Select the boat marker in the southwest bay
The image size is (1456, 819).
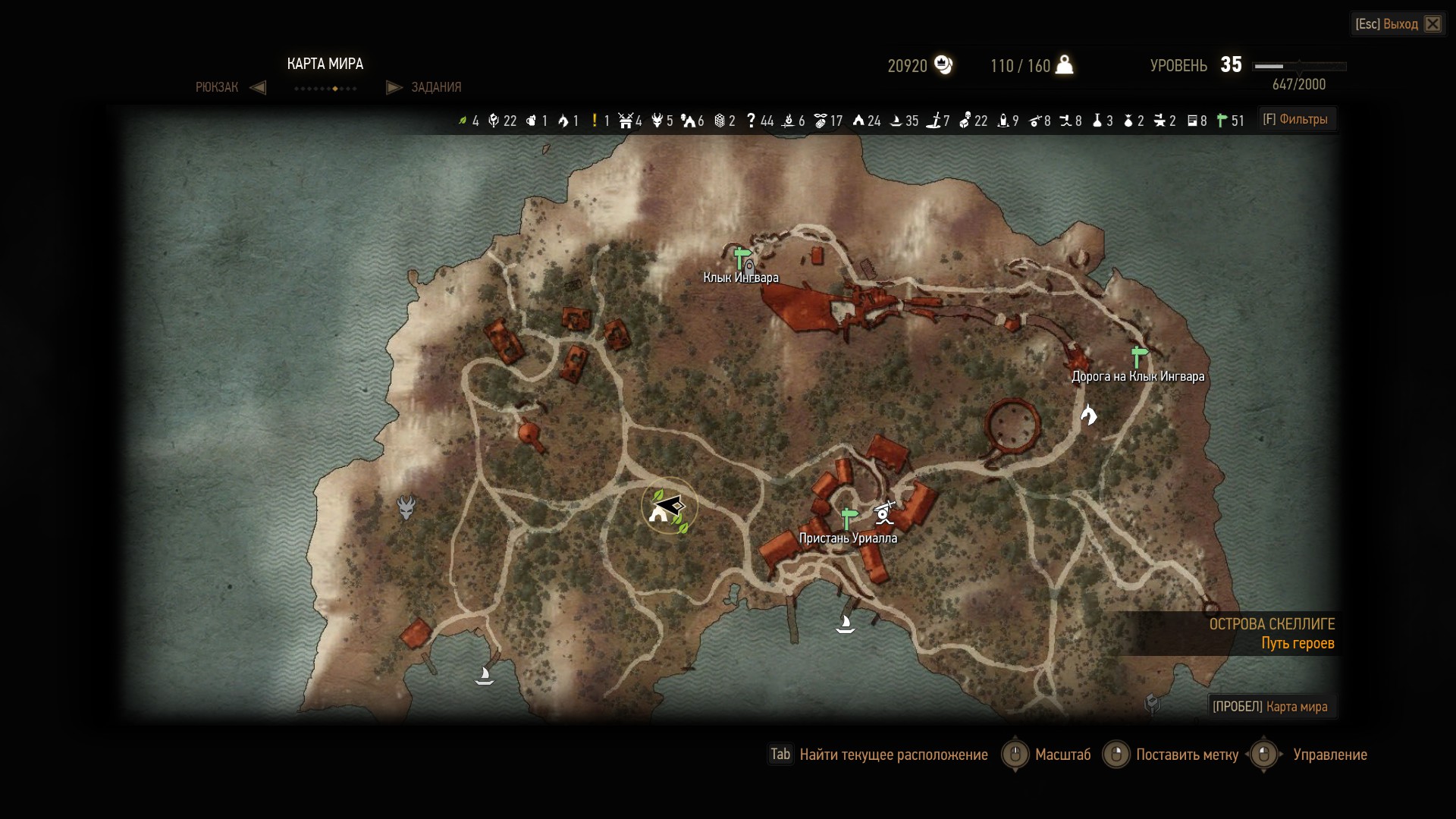pos(484,675)
